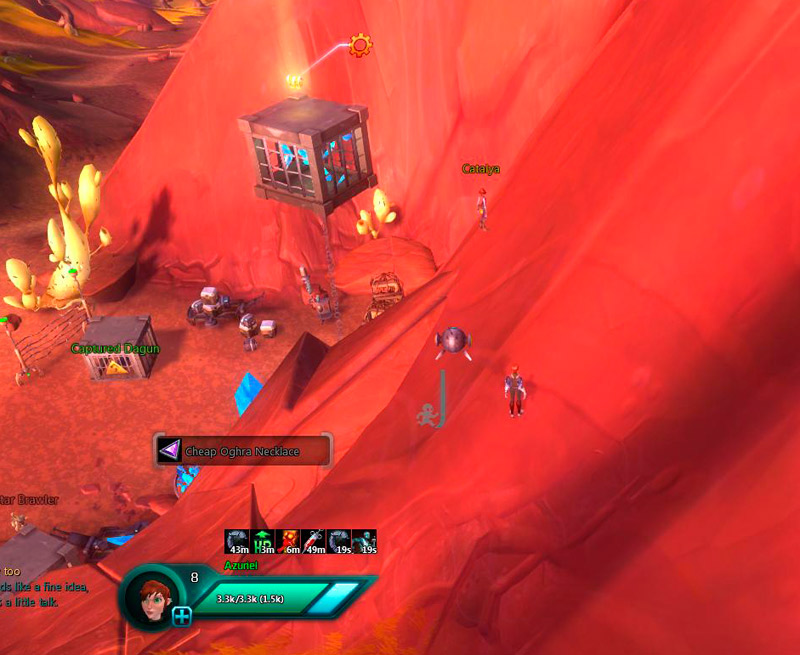Inspect the red flame buff with 6m timer
Image resolution: width=800 pixels, height=655 pixels.
pyautogui.click(x=289, y=542)
